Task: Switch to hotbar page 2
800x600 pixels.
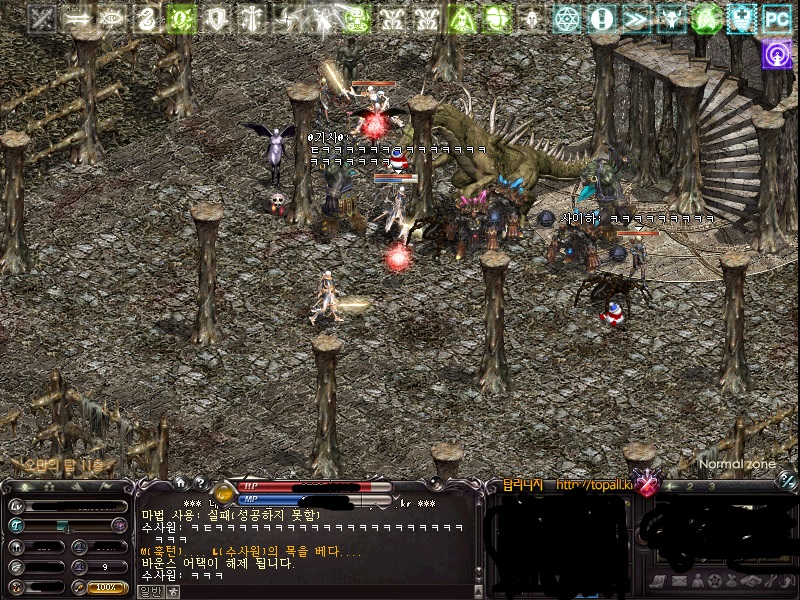Action: (x=689, y=486)
